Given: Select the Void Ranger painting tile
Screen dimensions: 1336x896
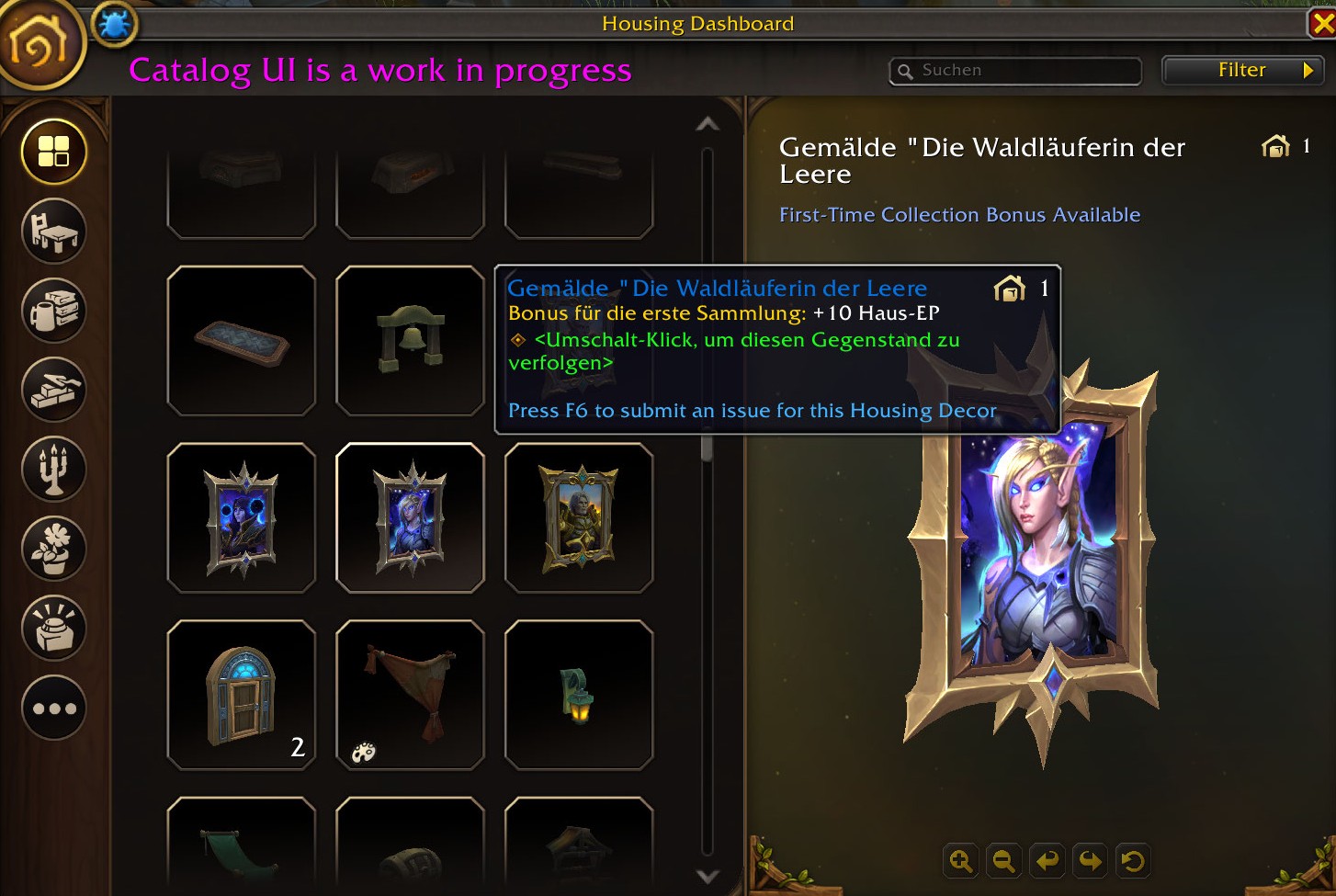Looking at the screenshot, I should 410,518.
